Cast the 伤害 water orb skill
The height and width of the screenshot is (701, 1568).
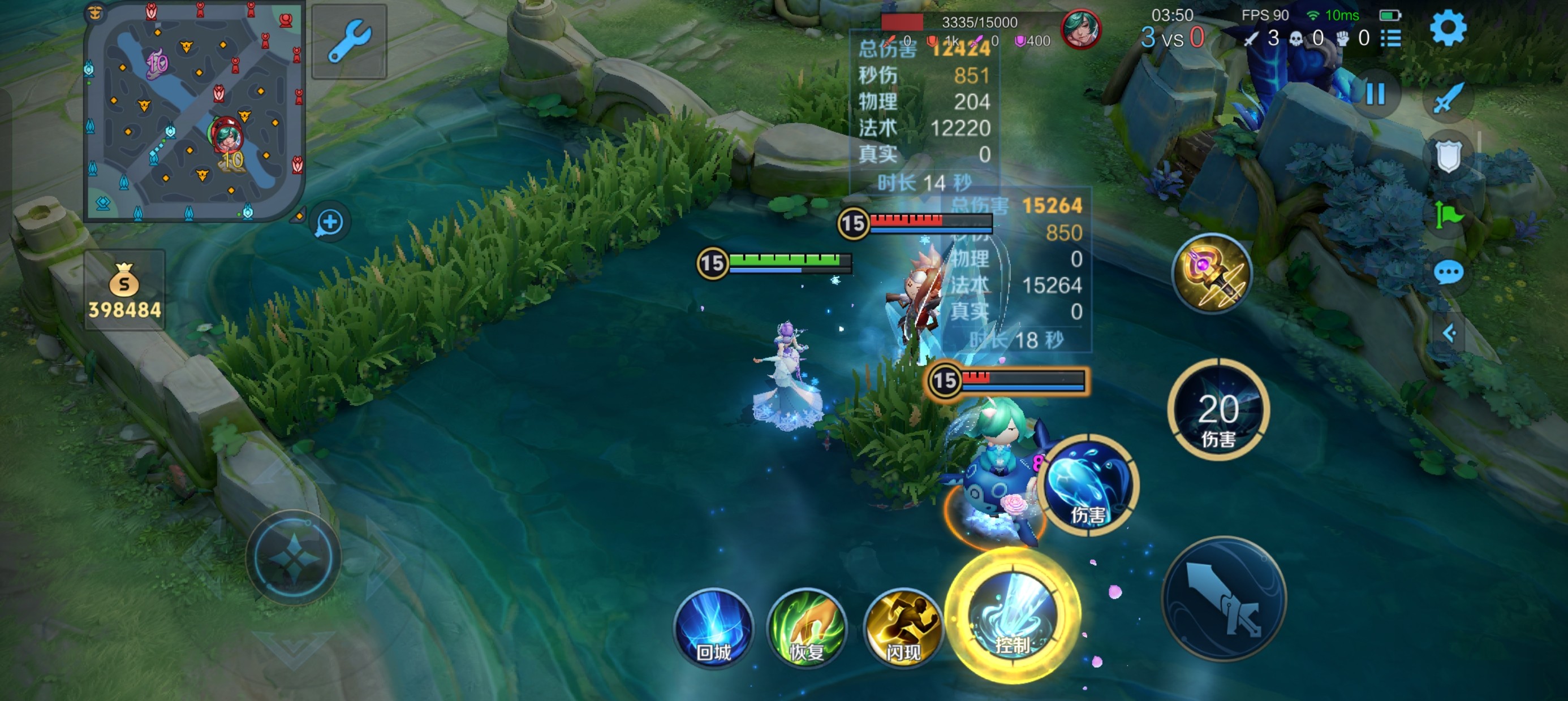point(1087,485)
